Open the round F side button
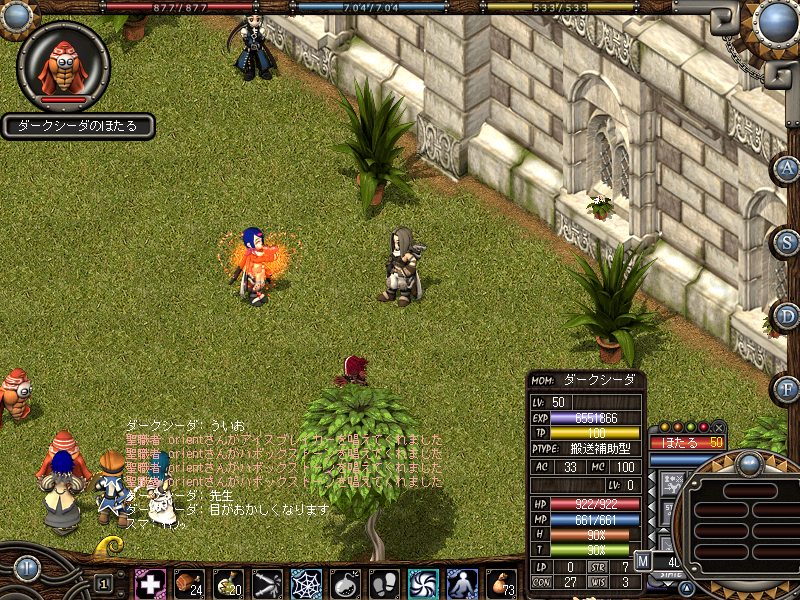 click(x=788, y=387)
